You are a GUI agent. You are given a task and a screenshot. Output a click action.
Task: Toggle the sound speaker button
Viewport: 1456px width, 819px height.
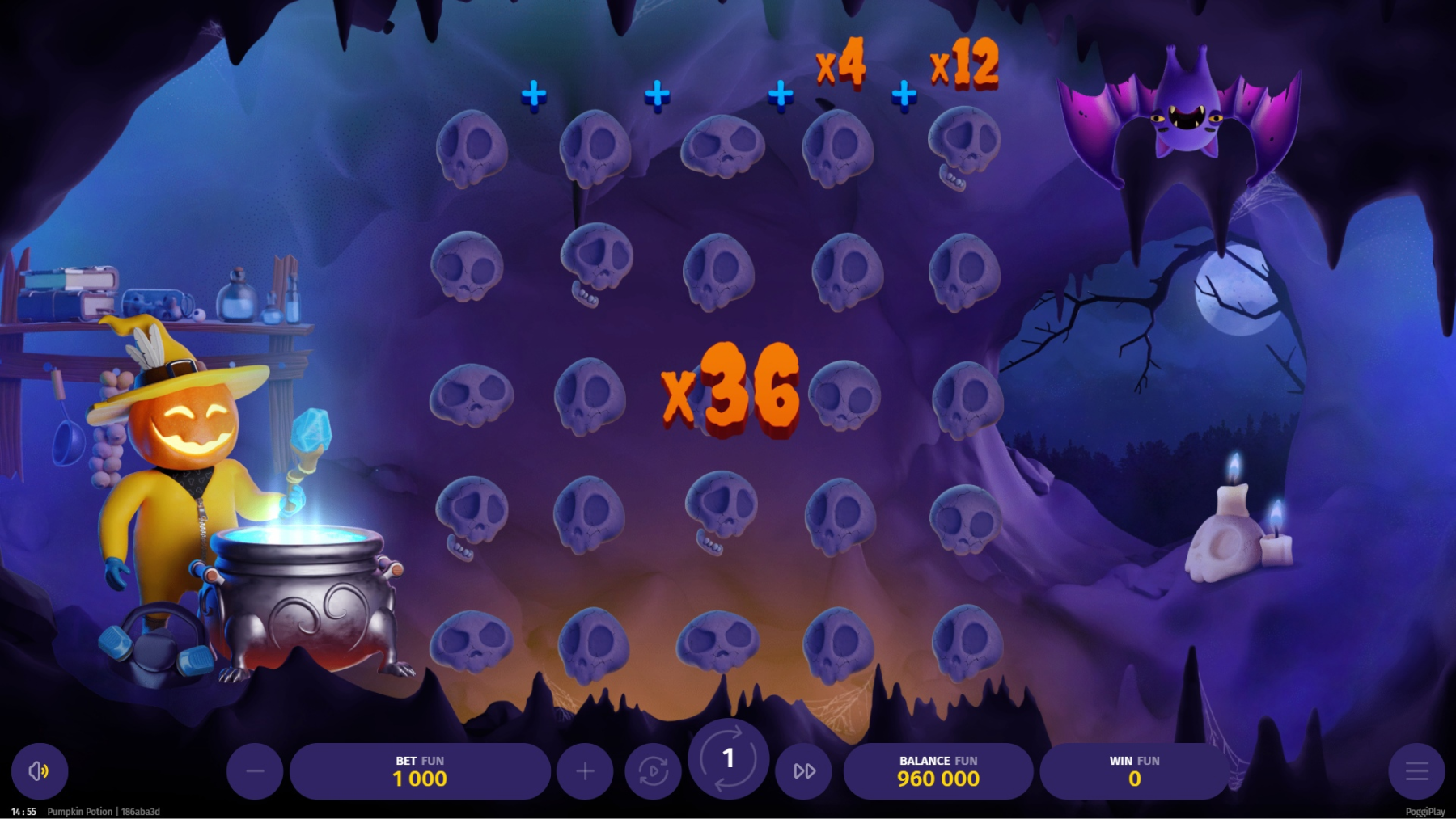39,771
